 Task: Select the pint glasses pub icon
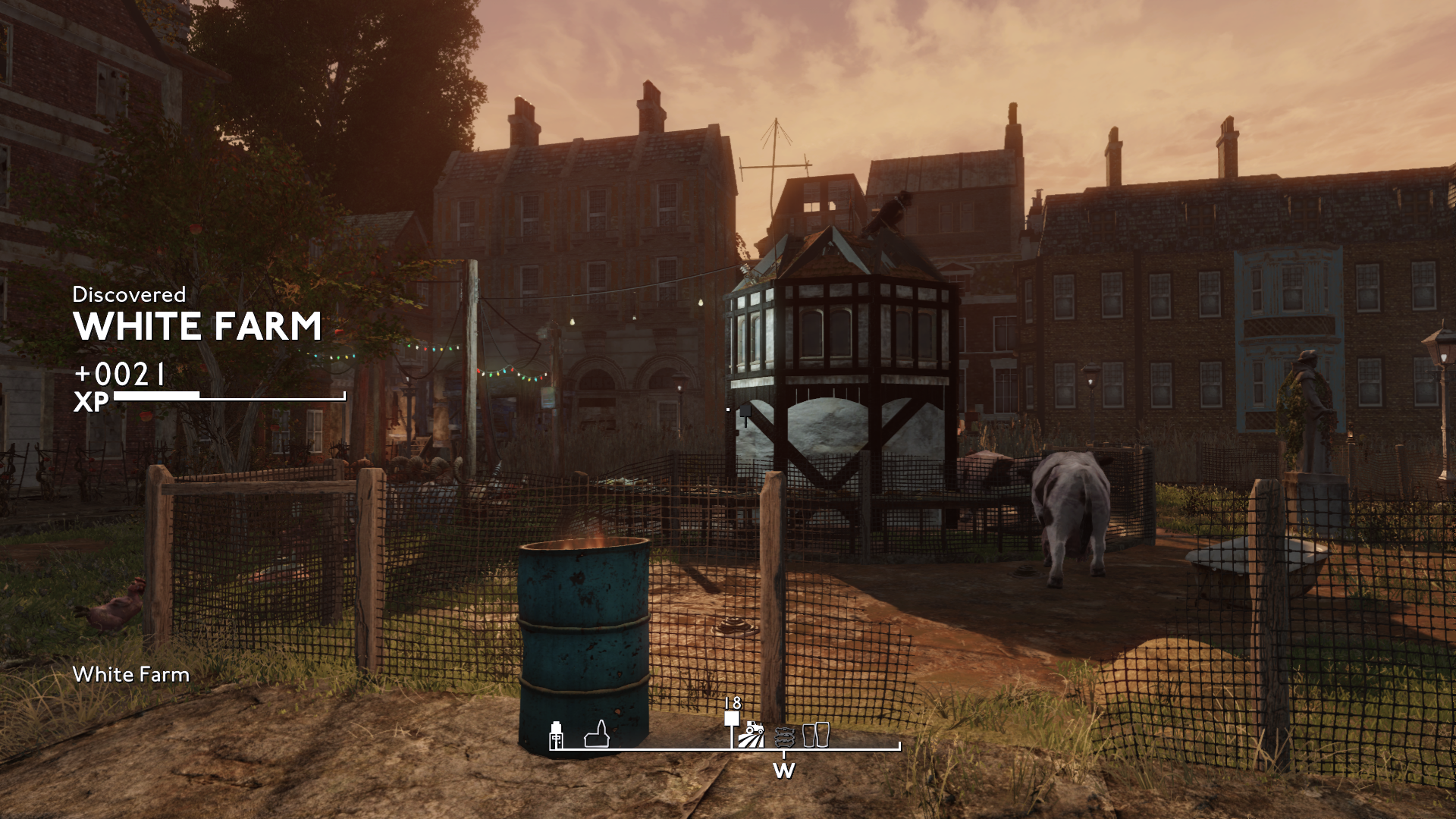(816, 734)
